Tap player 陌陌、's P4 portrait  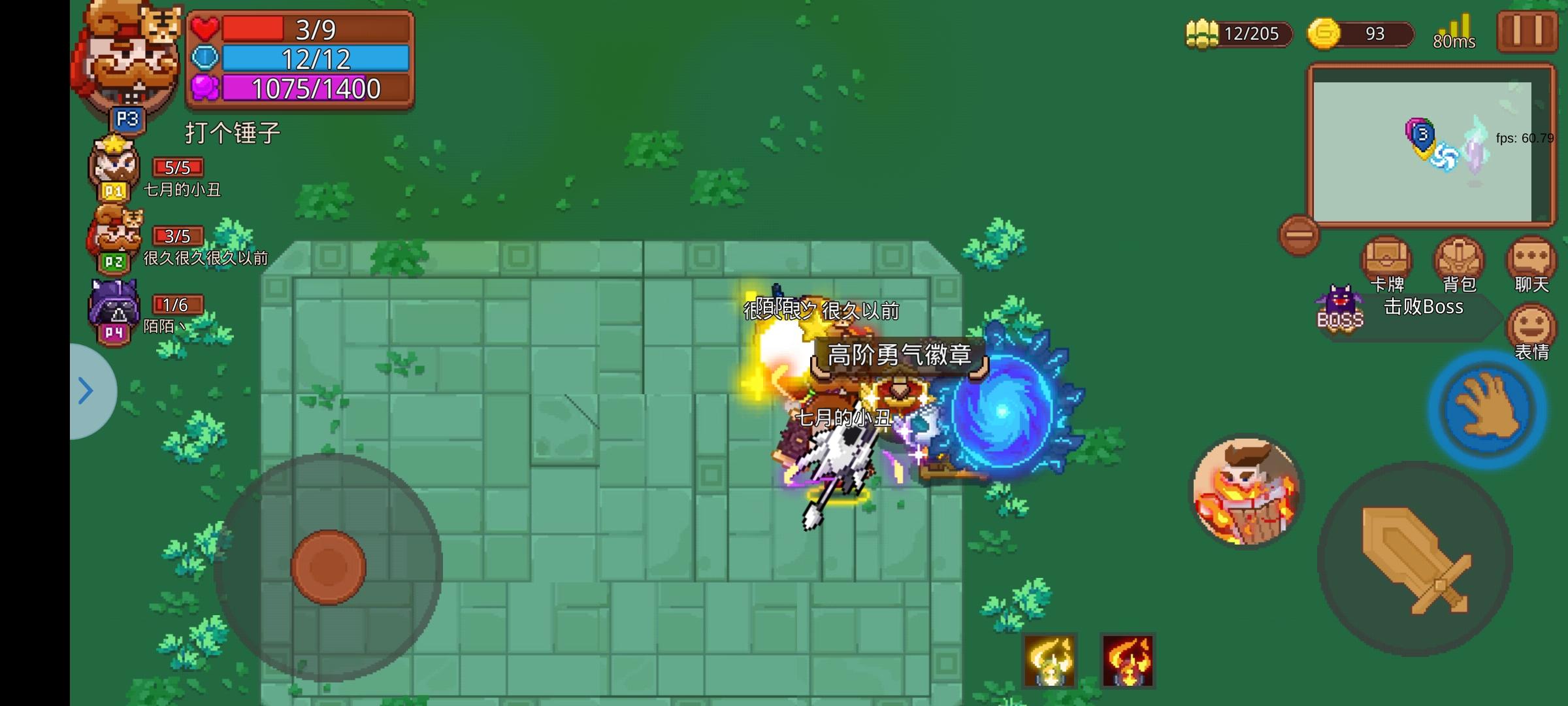[x=112, y=305]
